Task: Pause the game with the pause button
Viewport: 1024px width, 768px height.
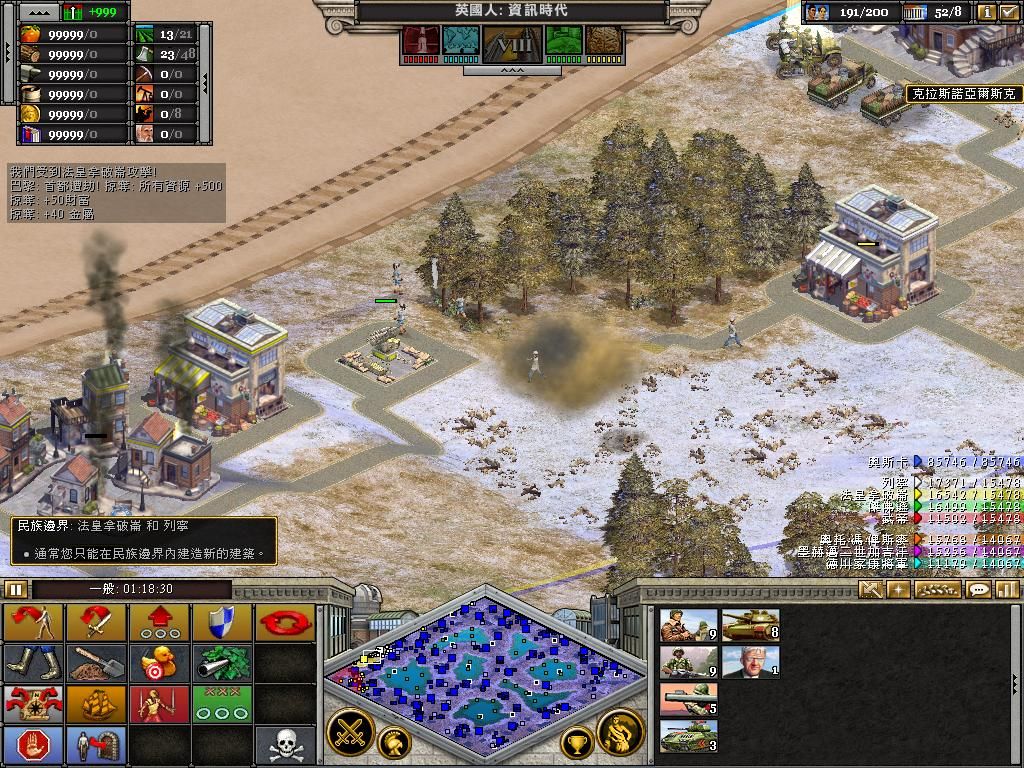Action: 16,589
